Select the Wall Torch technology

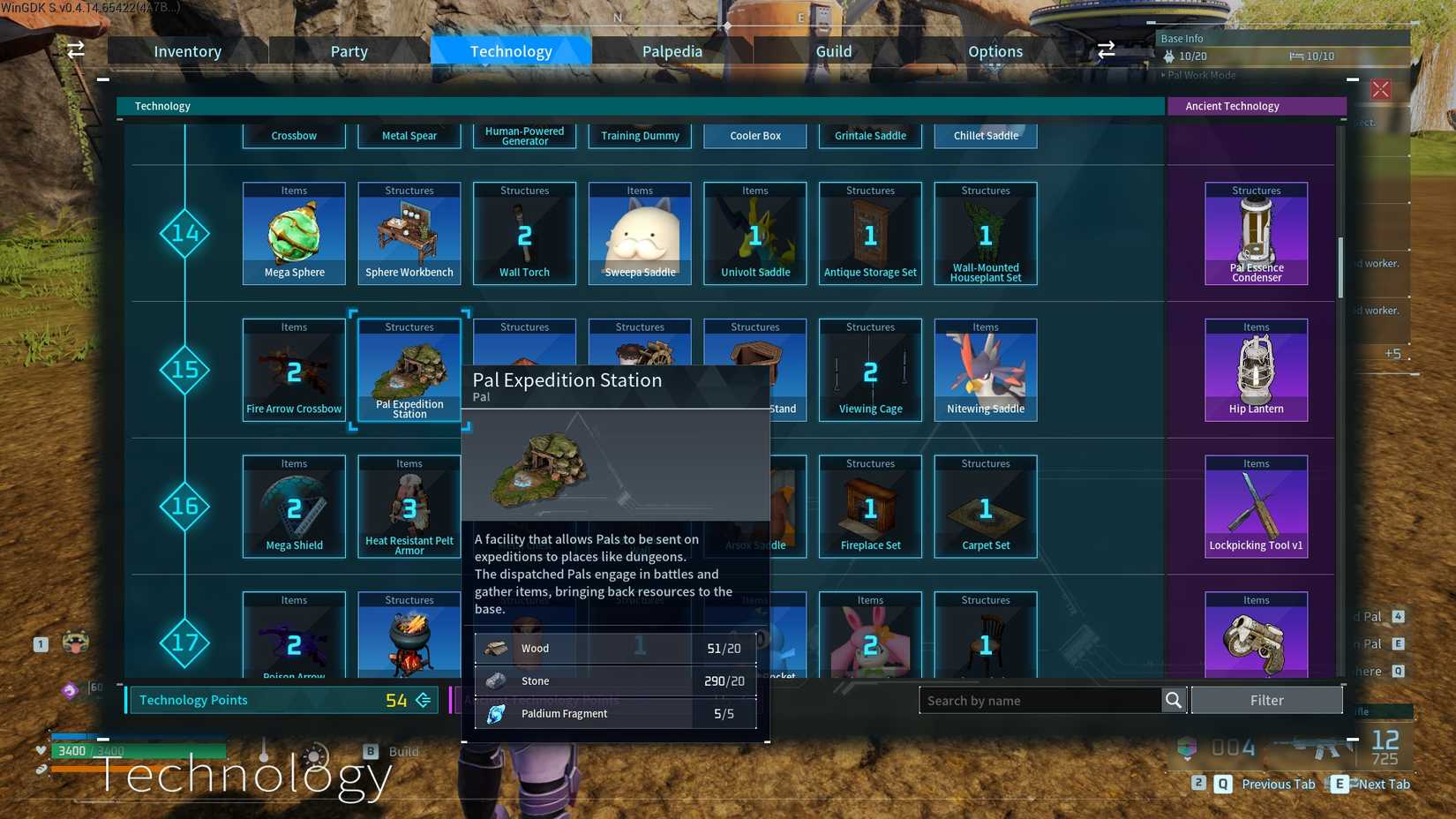point(524,232)
